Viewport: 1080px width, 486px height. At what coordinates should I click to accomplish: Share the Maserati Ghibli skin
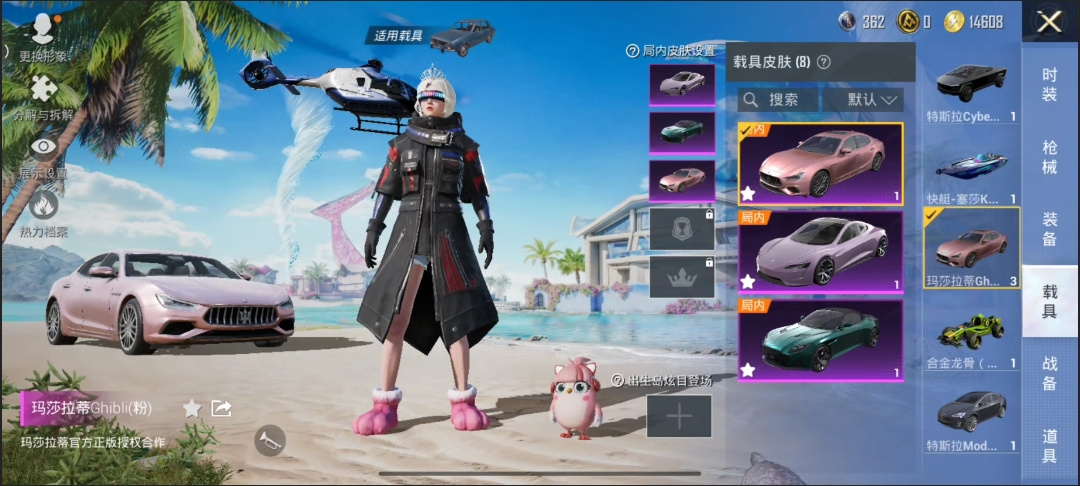pyautogui.click(x=222, y=408)
